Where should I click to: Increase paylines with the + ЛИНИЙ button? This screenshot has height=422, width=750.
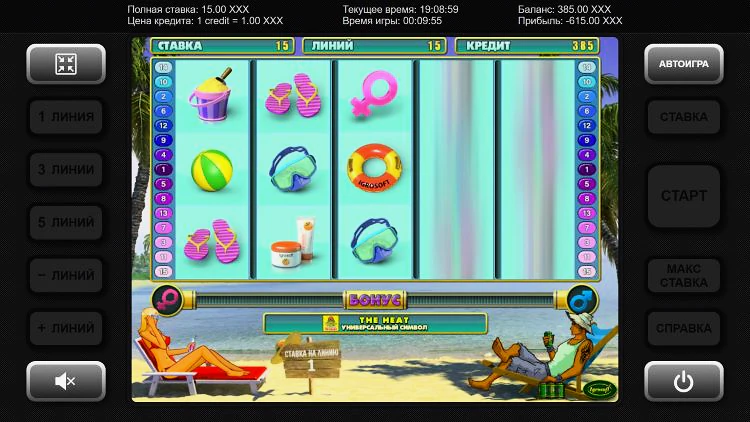point(66,327)
